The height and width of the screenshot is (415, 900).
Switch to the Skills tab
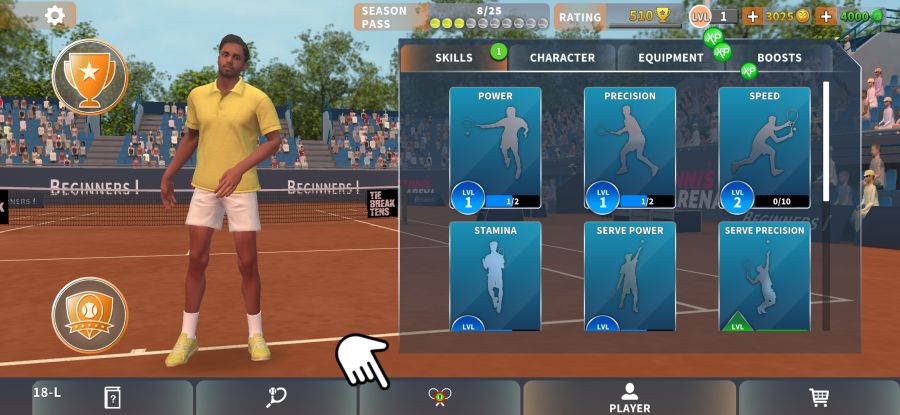pyautogui.click(x=454, y=58)
